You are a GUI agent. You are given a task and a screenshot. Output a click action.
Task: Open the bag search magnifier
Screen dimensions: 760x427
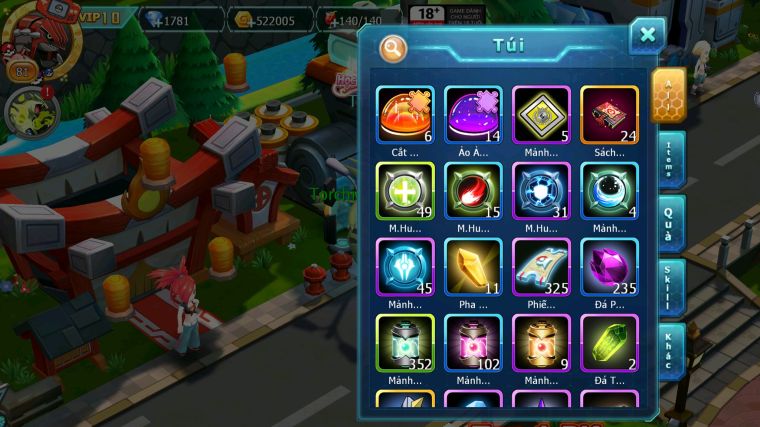click(x=393, y=47)
